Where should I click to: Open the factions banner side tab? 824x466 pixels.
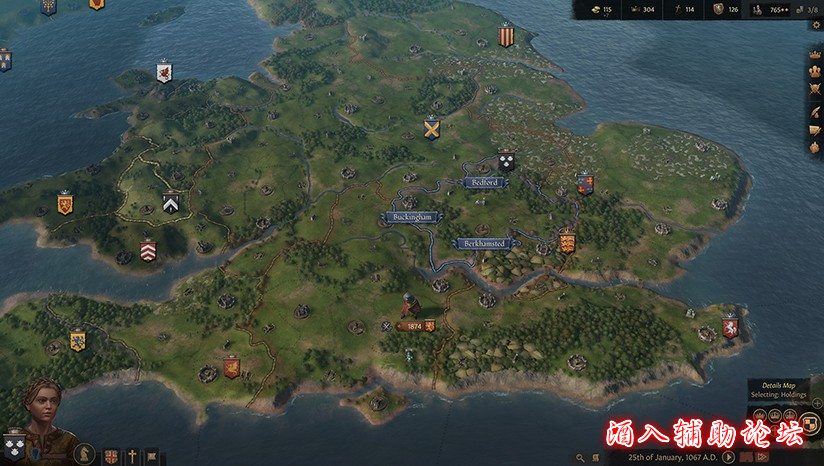[x=814, y=129]
